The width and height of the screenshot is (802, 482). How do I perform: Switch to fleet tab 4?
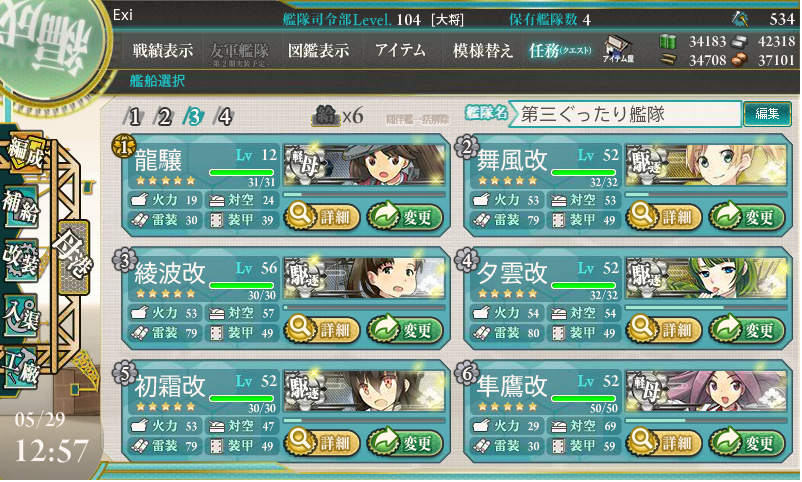225,116
